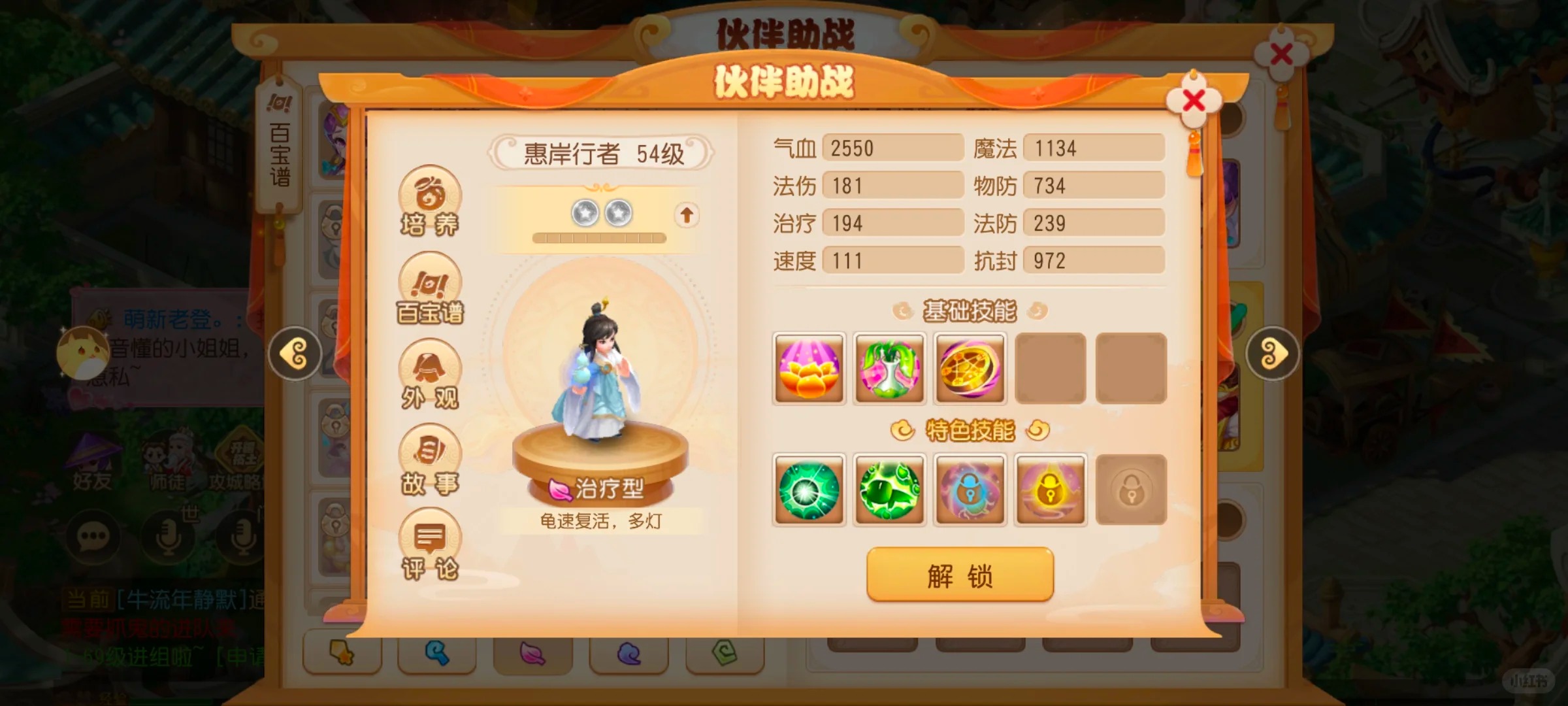Select the golden locked special skill
Image resolution: width=1568 pixels, height=706 pixels.
click(1051, 490)
